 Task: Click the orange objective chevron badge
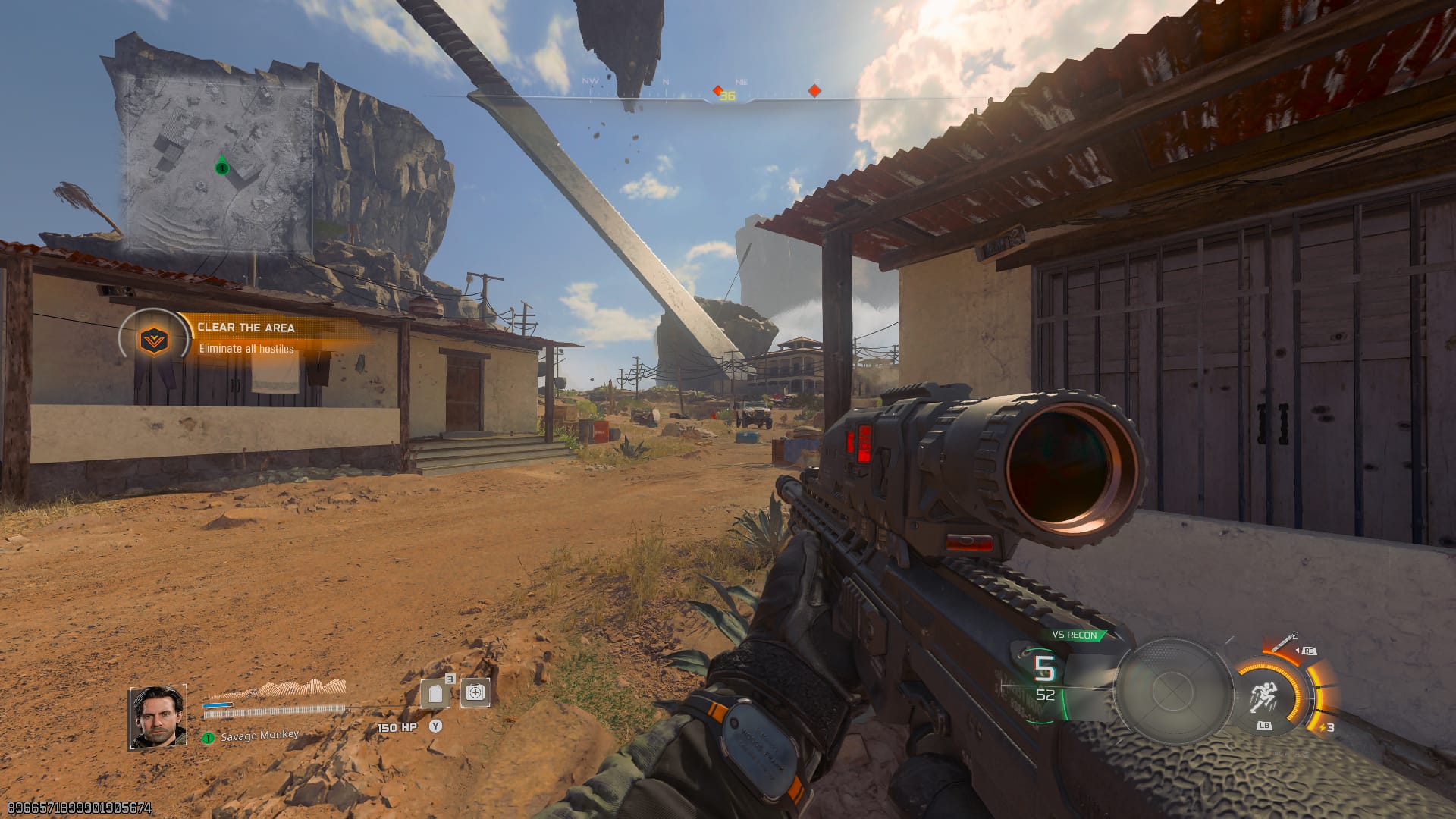[154, 340]
